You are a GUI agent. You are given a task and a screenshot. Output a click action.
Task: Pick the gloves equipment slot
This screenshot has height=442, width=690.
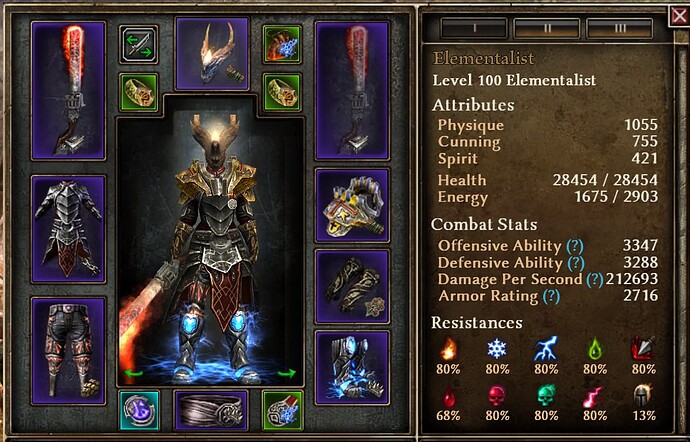click(352, 286)
